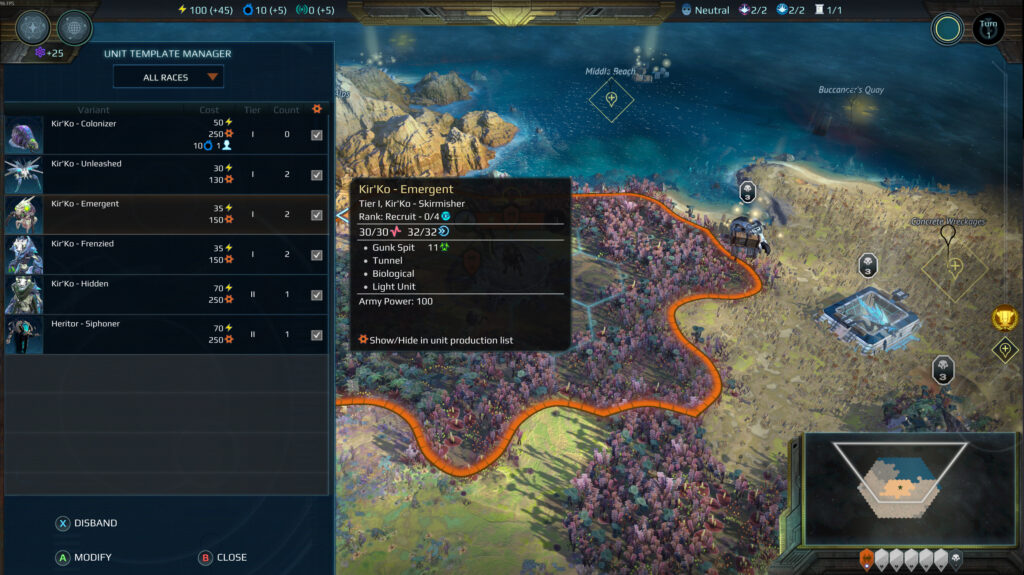This screenshot has height=575, width=1024.
Task: Toggle the Kir'Ko - Unleashed production checkbox
Action: [x=317, y=175]
